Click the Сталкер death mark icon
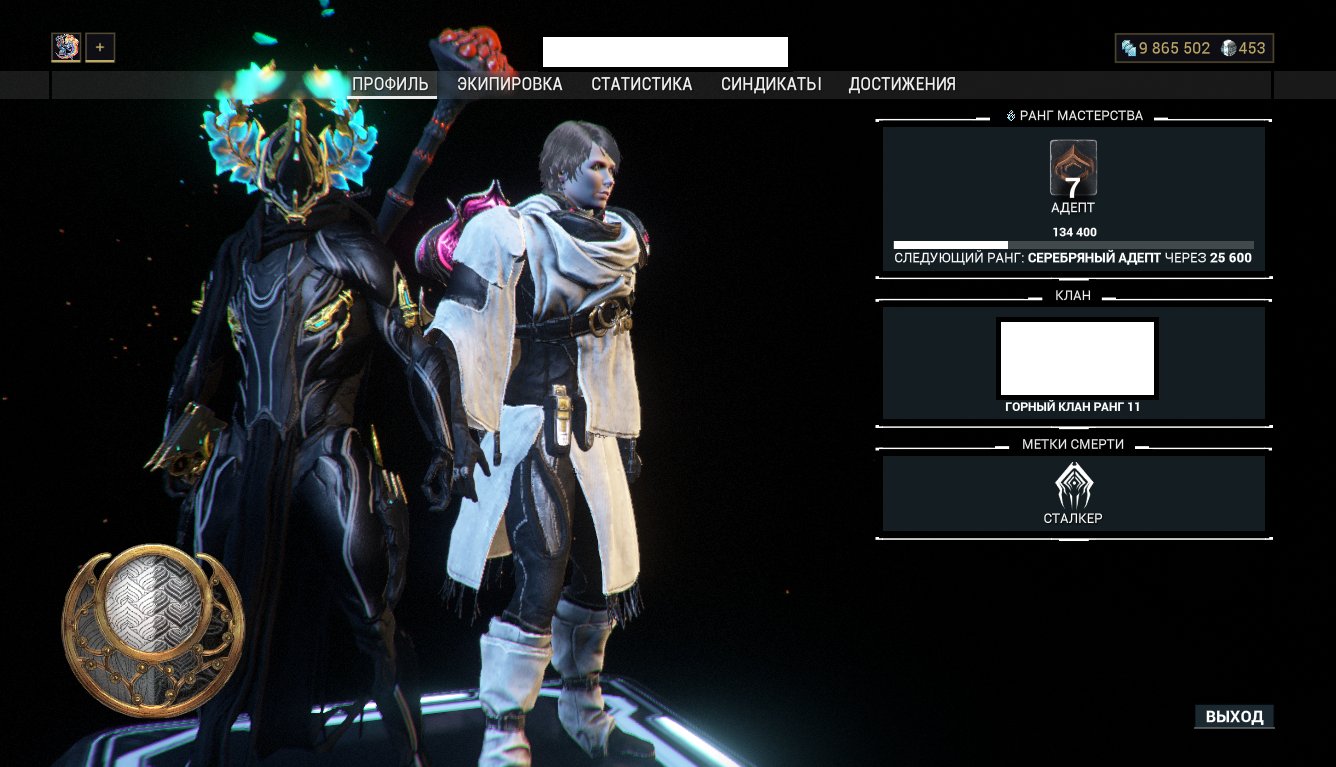Viewport: 1336px width, 767px height. (1073, 486)
